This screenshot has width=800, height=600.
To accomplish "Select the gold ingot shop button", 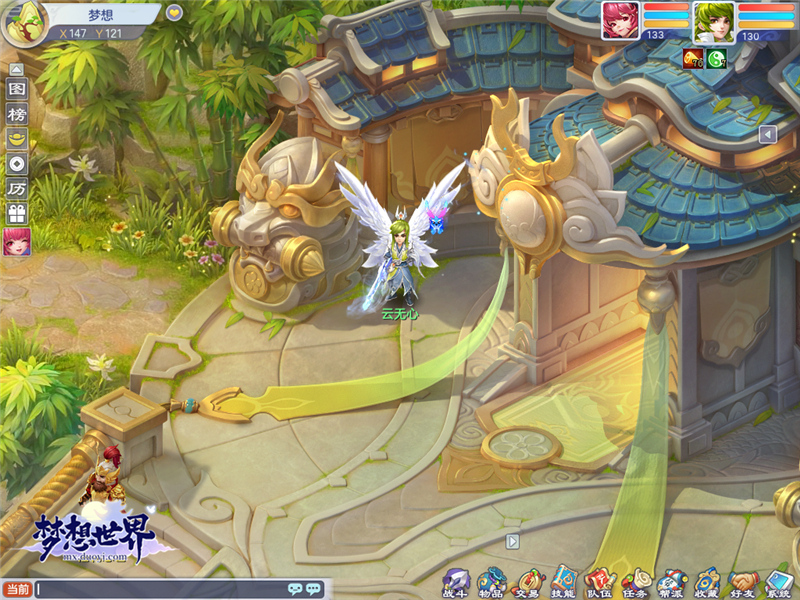I will (16, 139).
